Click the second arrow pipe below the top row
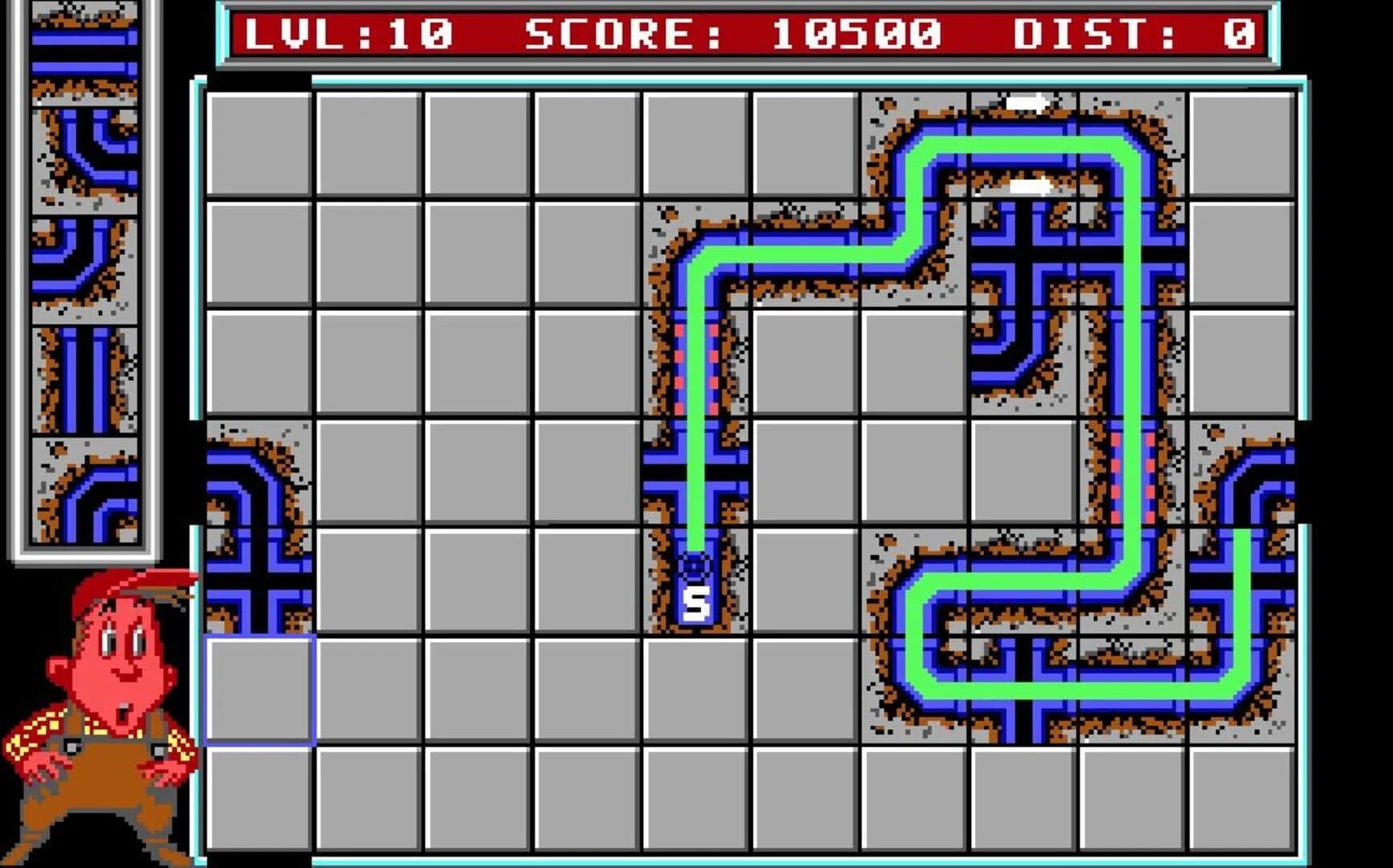 click(1029, 186)
